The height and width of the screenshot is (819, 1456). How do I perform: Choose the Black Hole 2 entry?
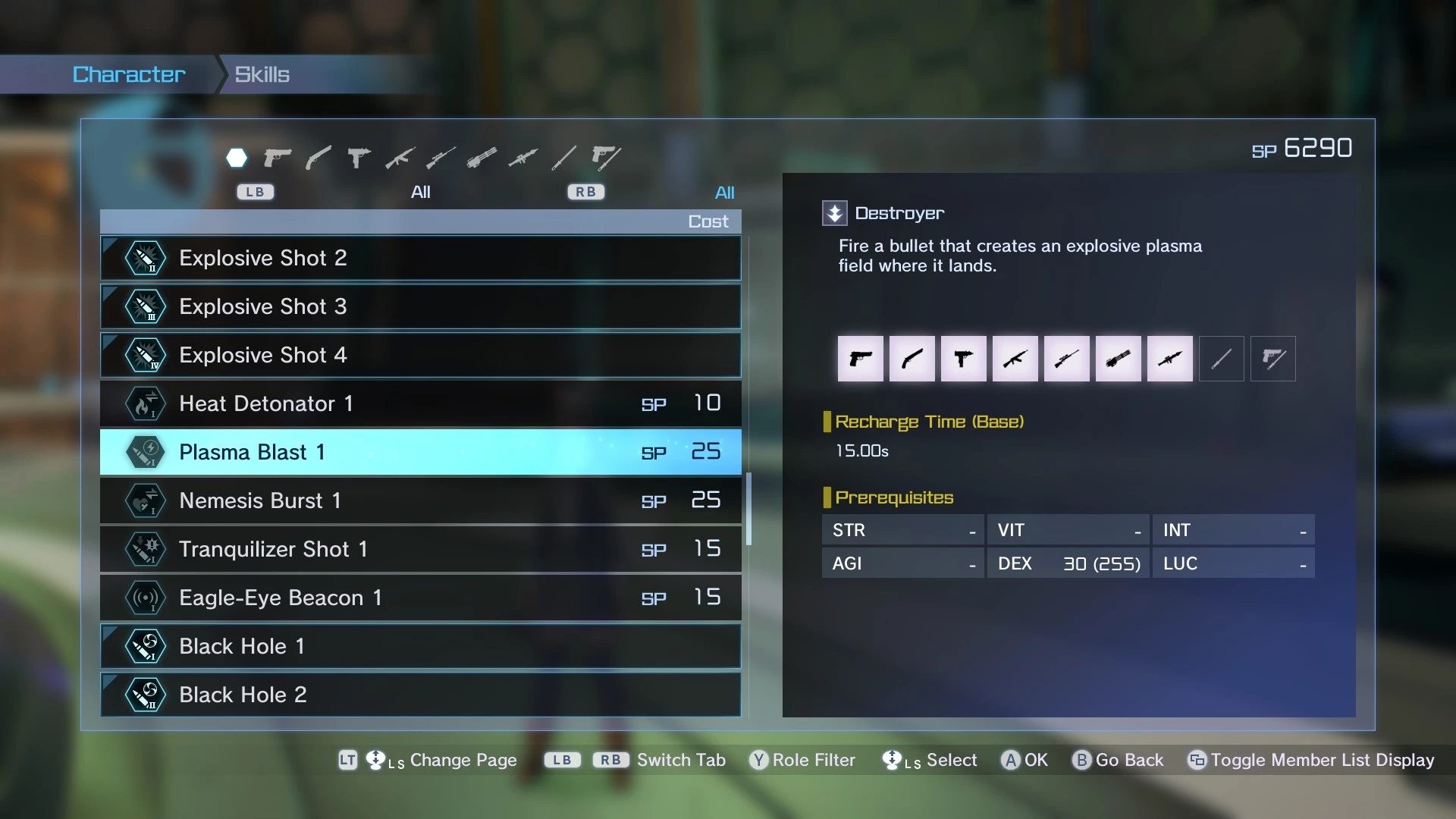coord(420,695)
